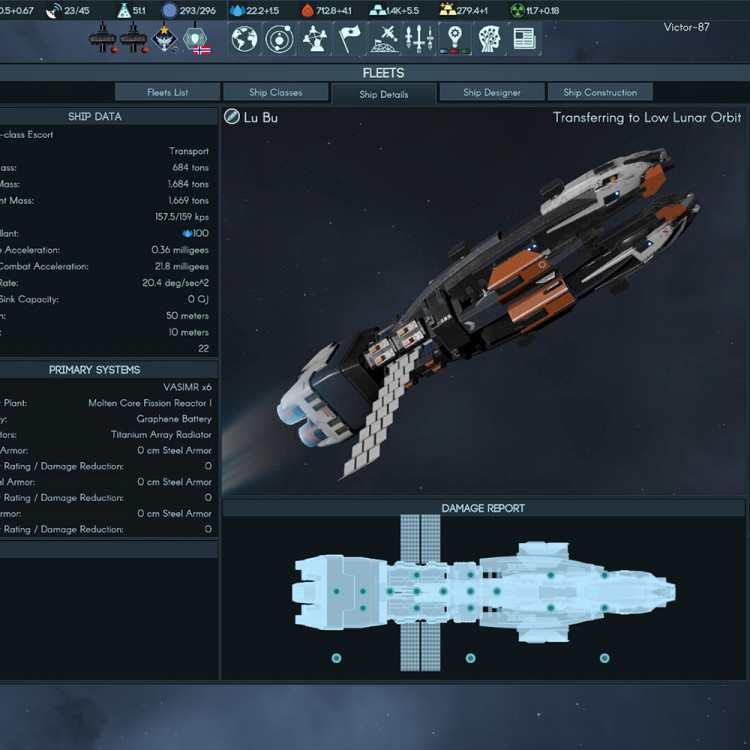
Task: Open the brain-shaped tech tree icon
Action: (x=489, y=39)
